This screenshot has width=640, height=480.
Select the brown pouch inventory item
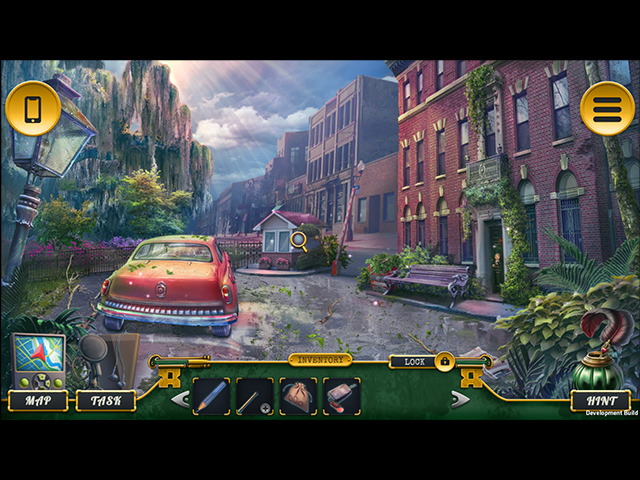(x=298, y=396)
